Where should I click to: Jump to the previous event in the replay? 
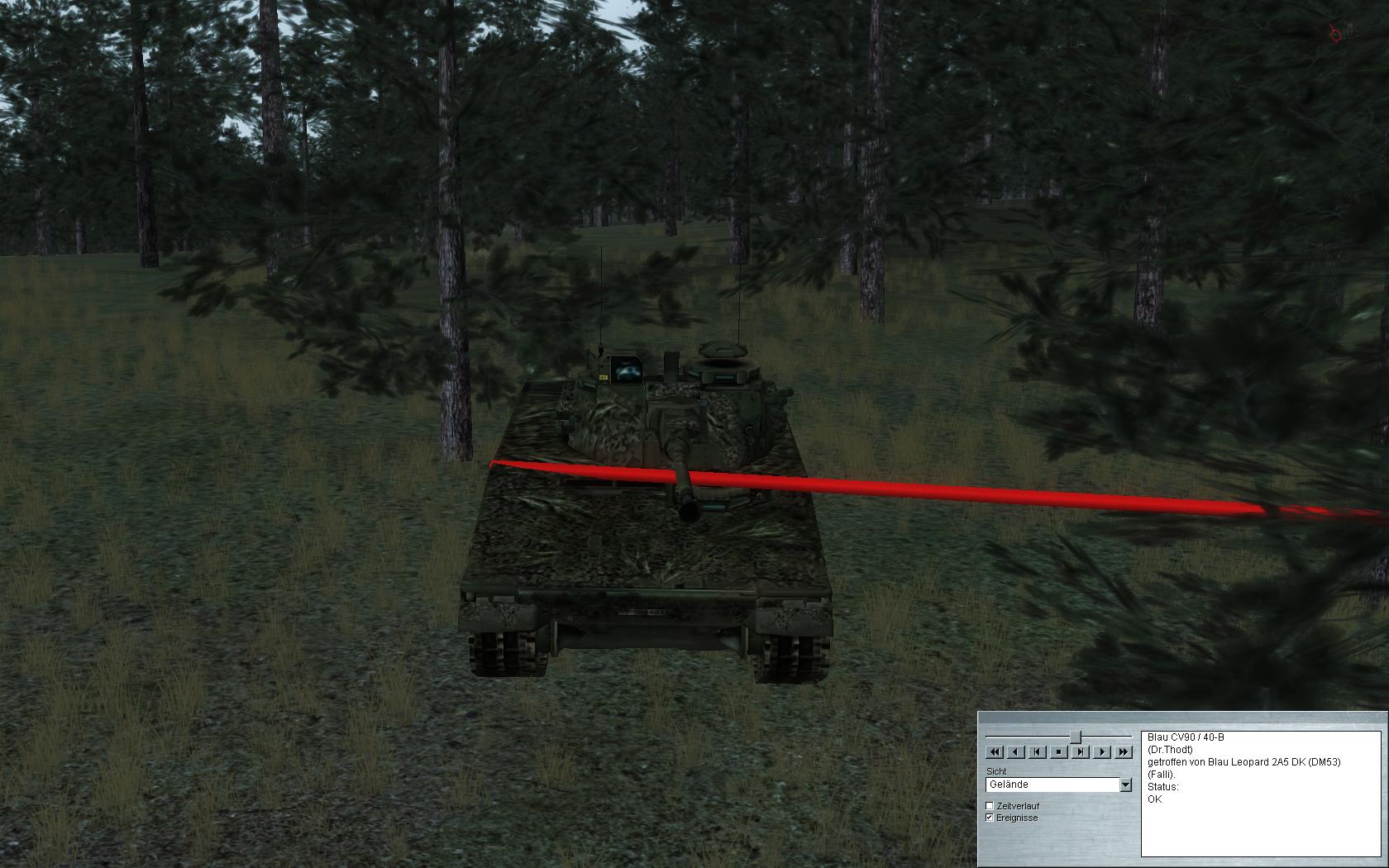click(1038, 751)
